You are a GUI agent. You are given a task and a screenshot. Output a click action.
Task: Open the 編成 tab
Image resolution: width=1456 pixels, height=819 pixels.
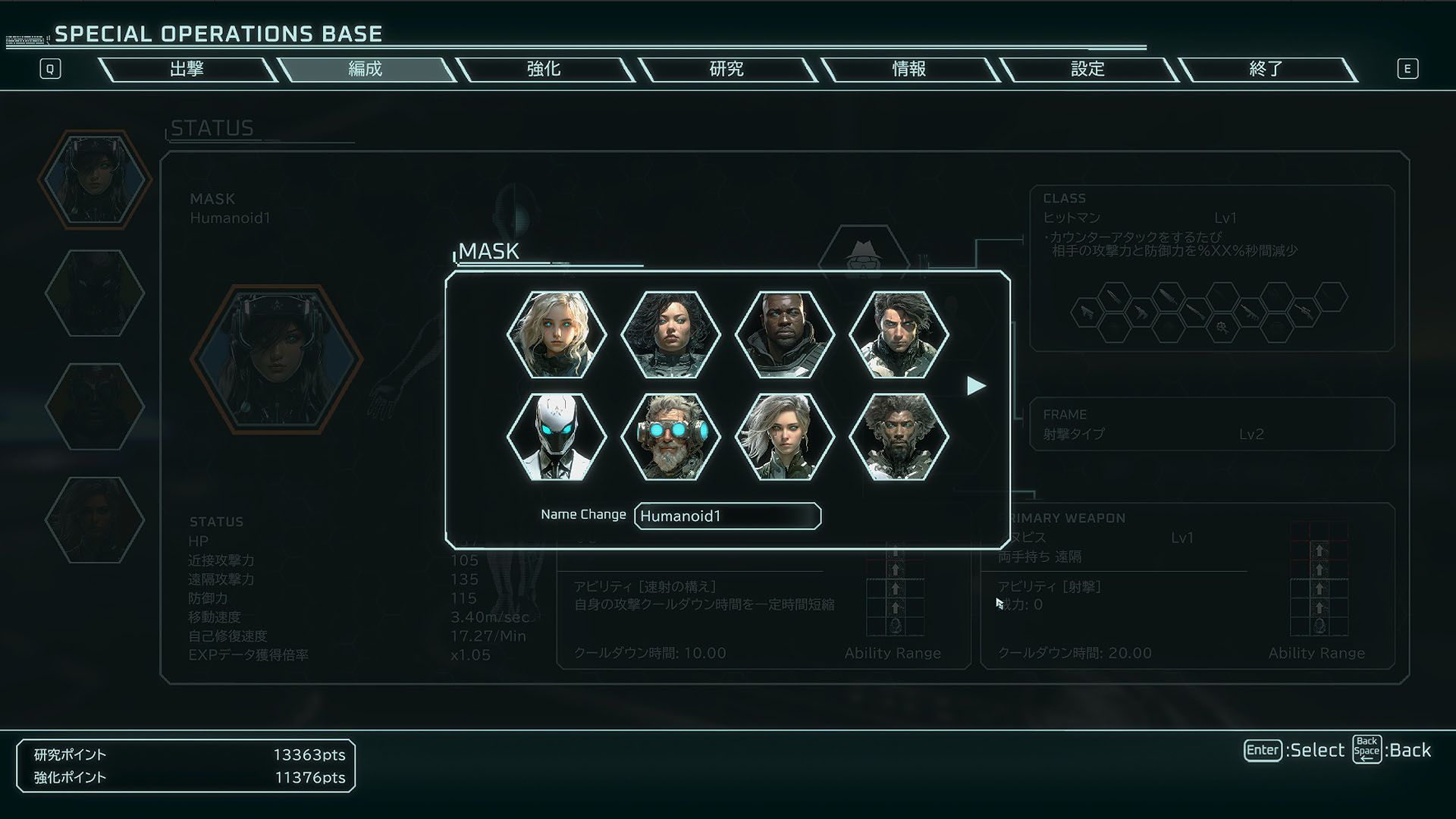(365, 69)
